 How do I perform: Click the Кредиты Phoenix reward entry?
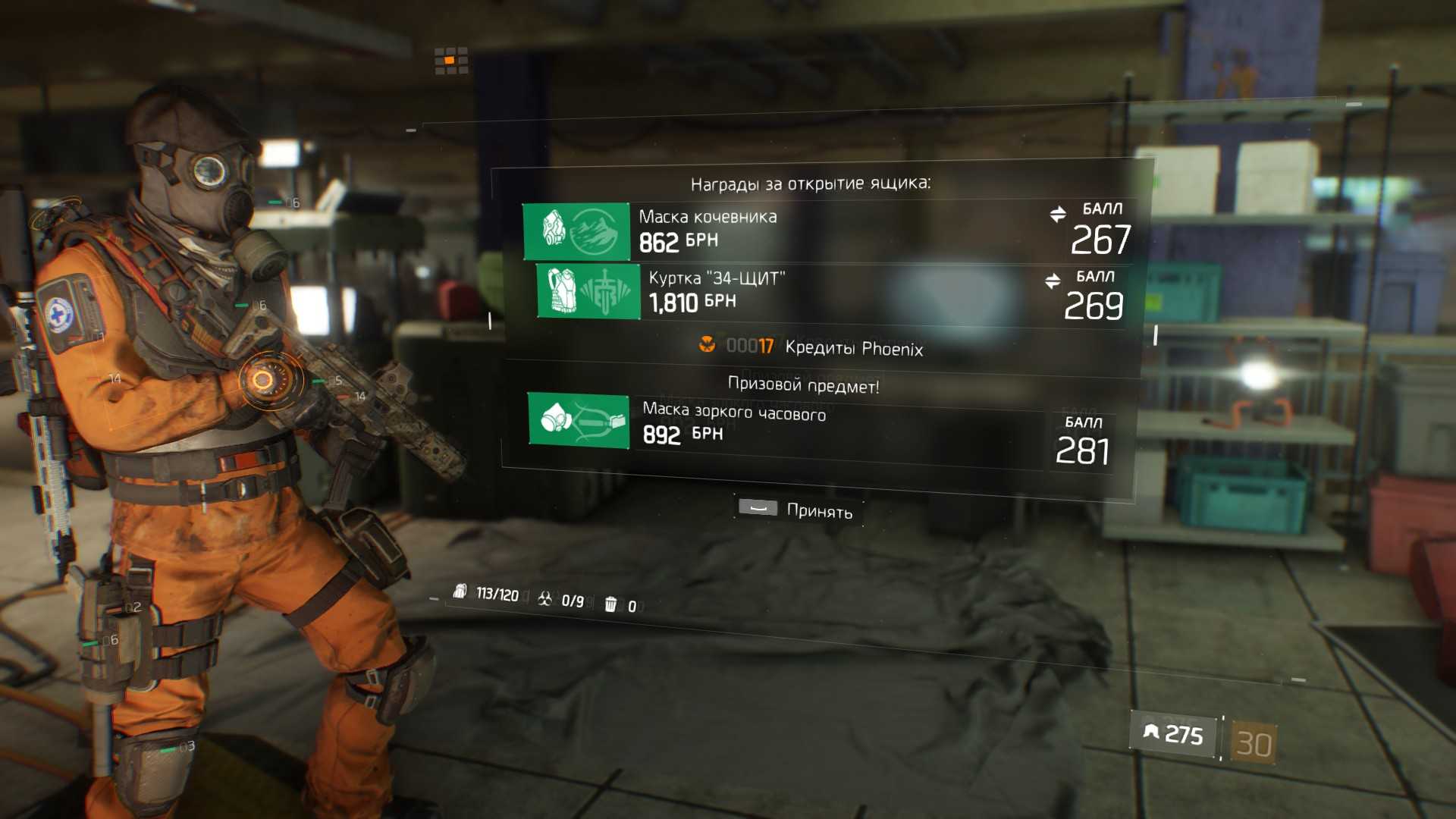point(813,347)
